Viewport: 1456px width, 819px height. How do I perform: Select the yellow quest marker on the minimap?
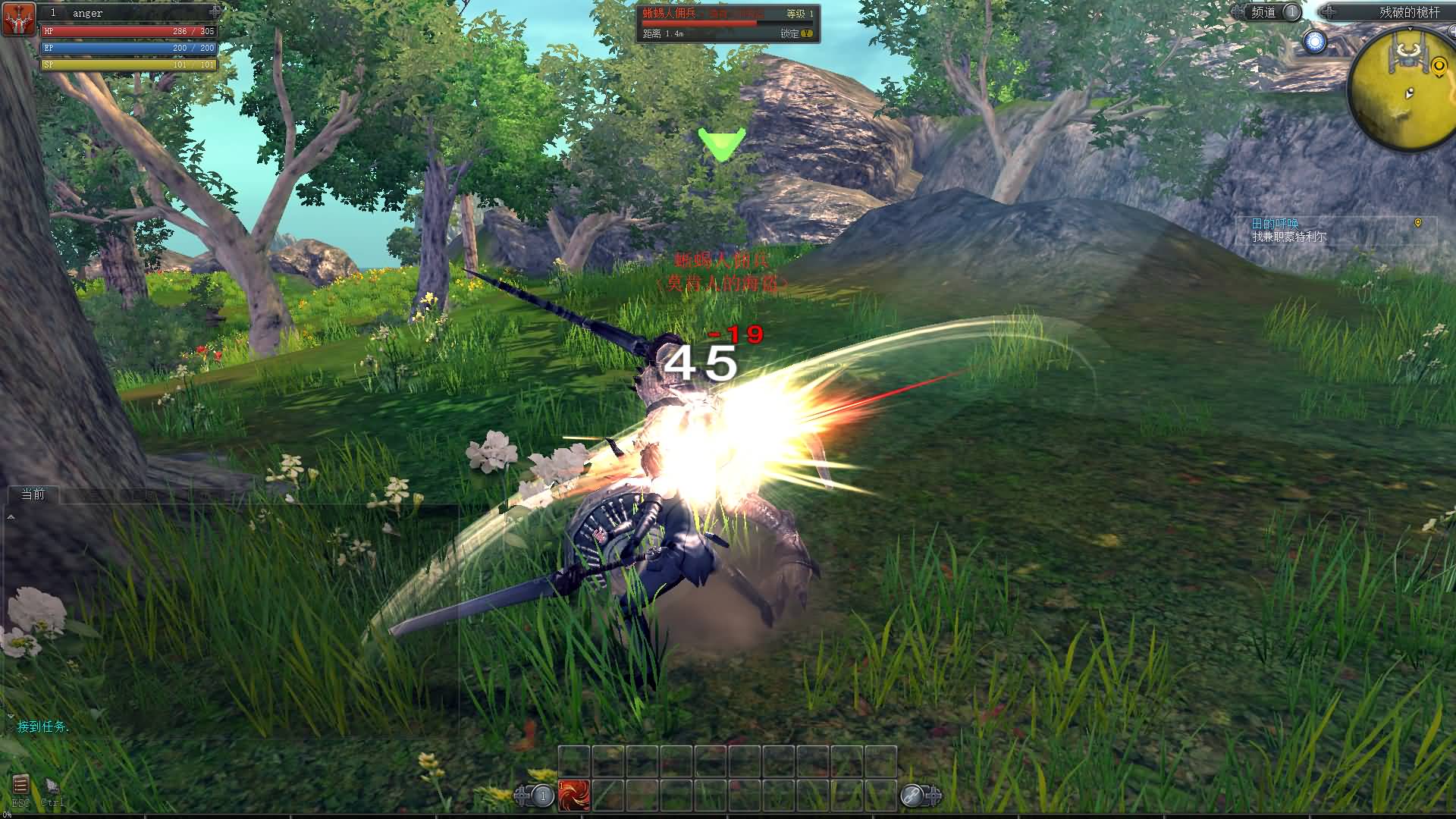[1439, 67]
